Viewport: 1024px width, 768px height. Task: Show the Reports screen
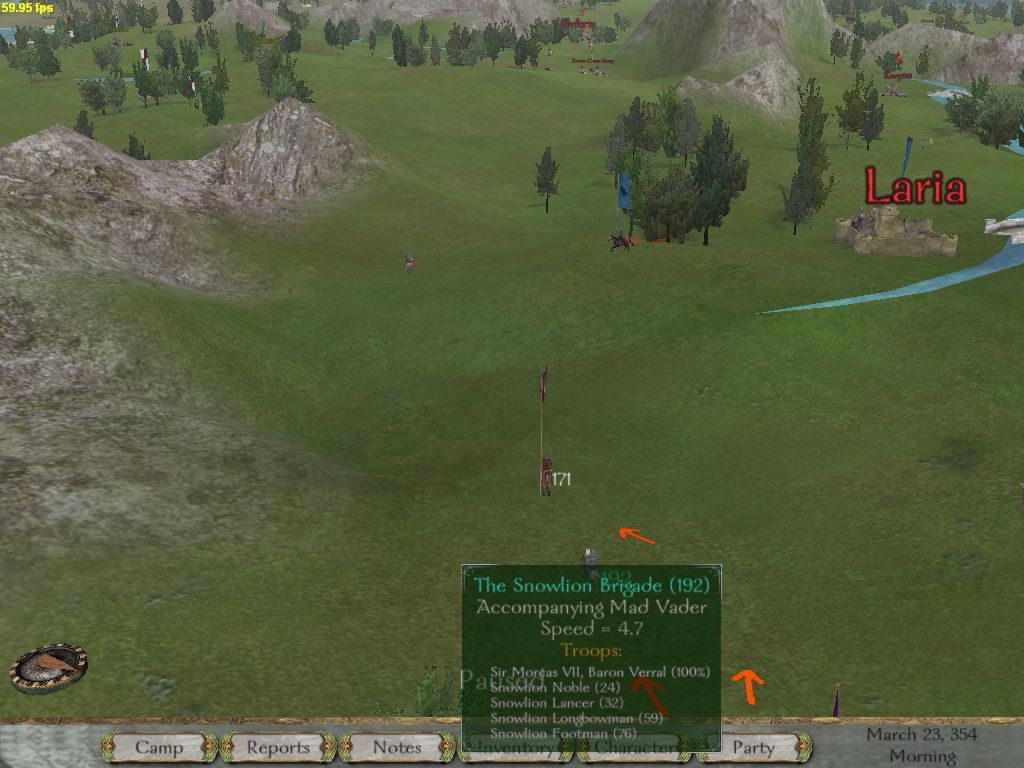(x=278, y=747)
